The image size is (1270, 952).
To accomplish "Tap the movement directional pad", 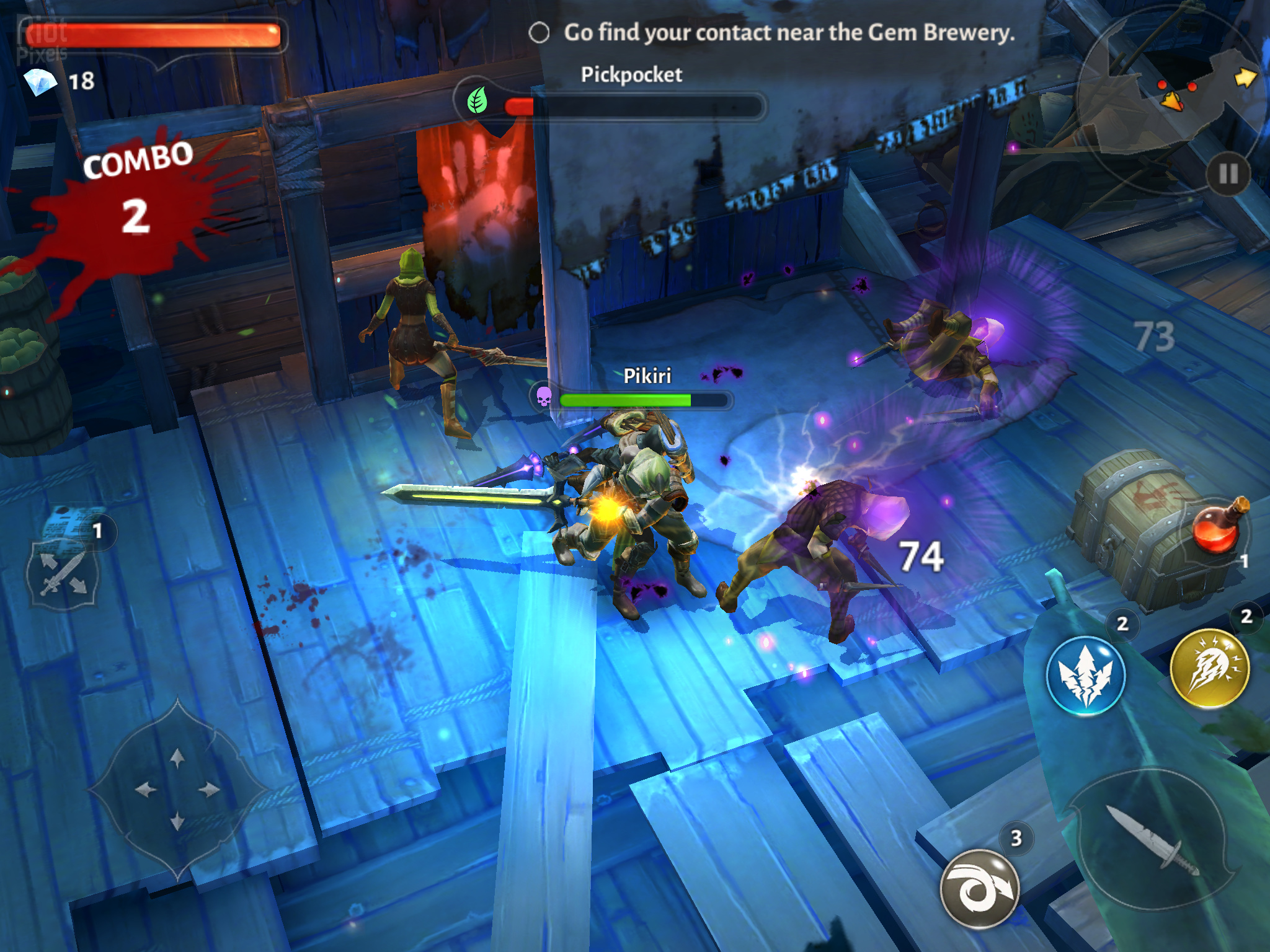I will click(x=177, y=790).
